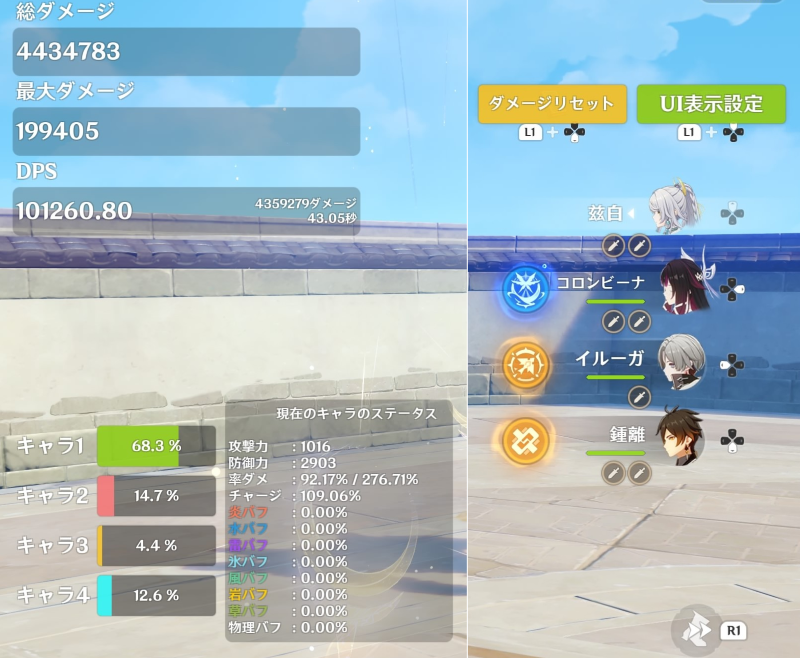Switch to party member イルーガ
800x658 pixels.
(x=681, y=358)
